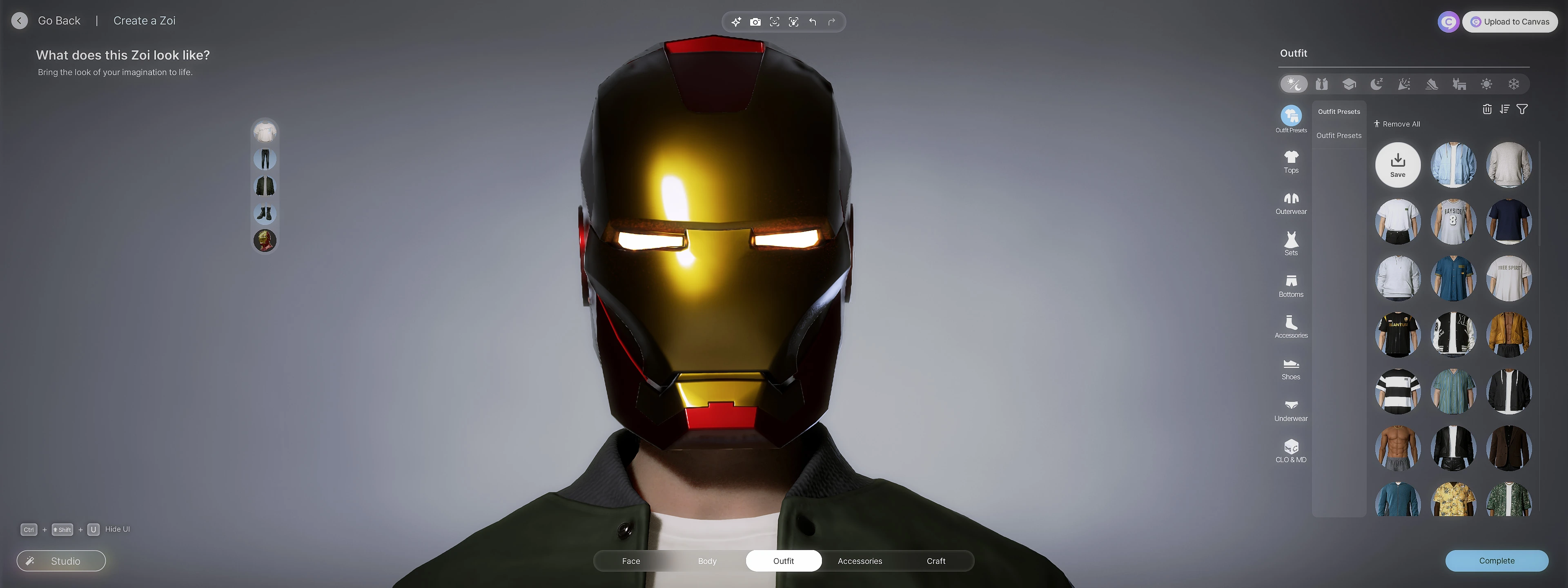Select the Tops category
Viewport: 1568px width, 588px height.
click(1290, 162)
